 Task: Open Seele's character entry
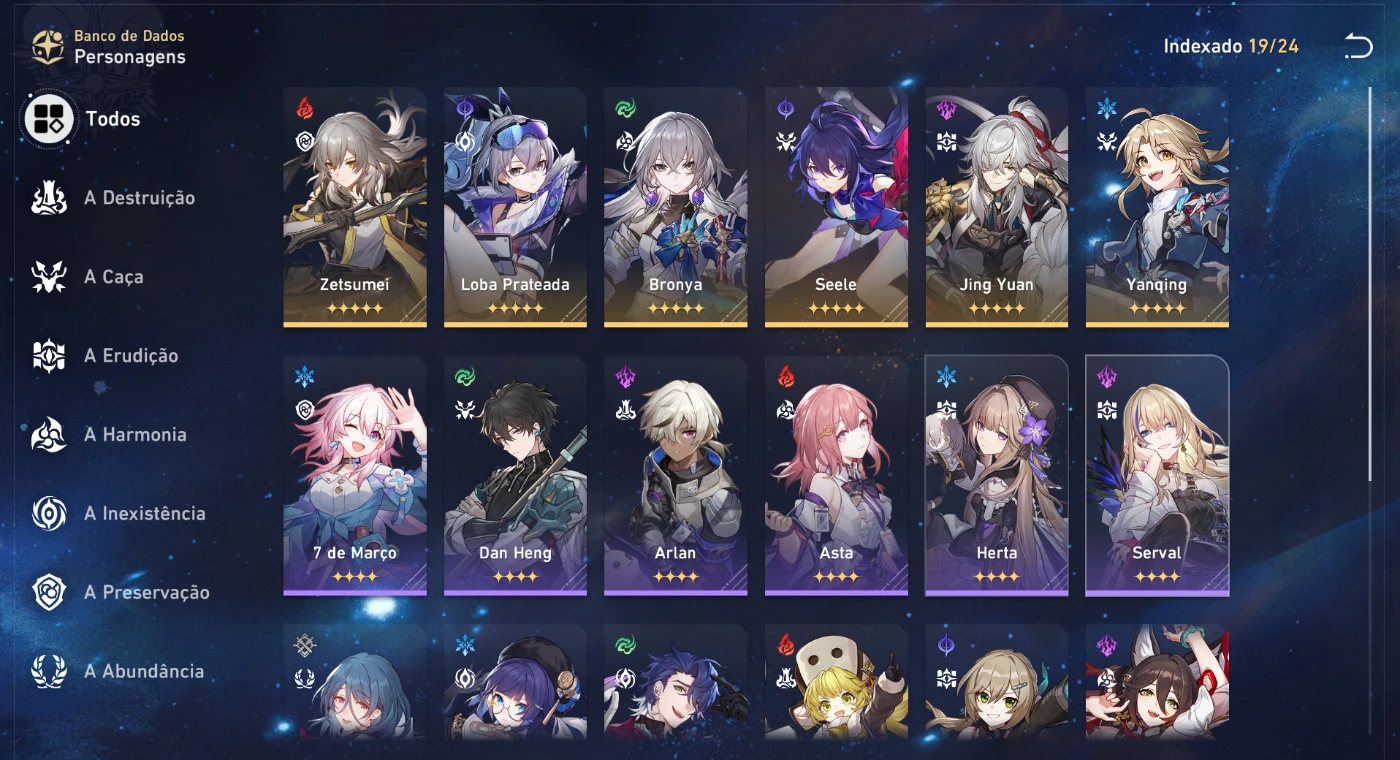click(x=836, y=206)
